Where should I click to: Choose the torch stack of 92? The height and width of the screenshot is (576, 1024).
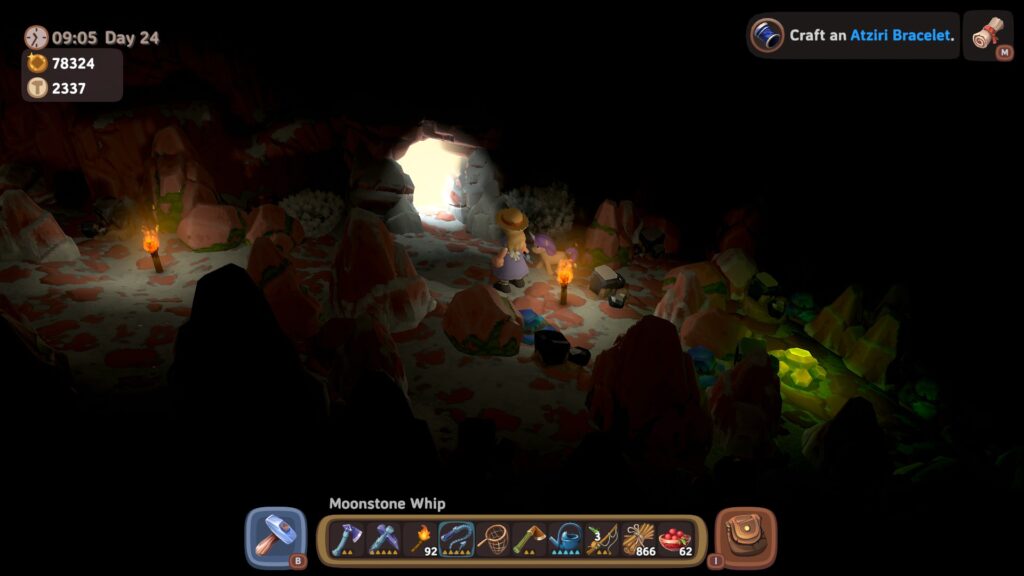coord(420,539)
